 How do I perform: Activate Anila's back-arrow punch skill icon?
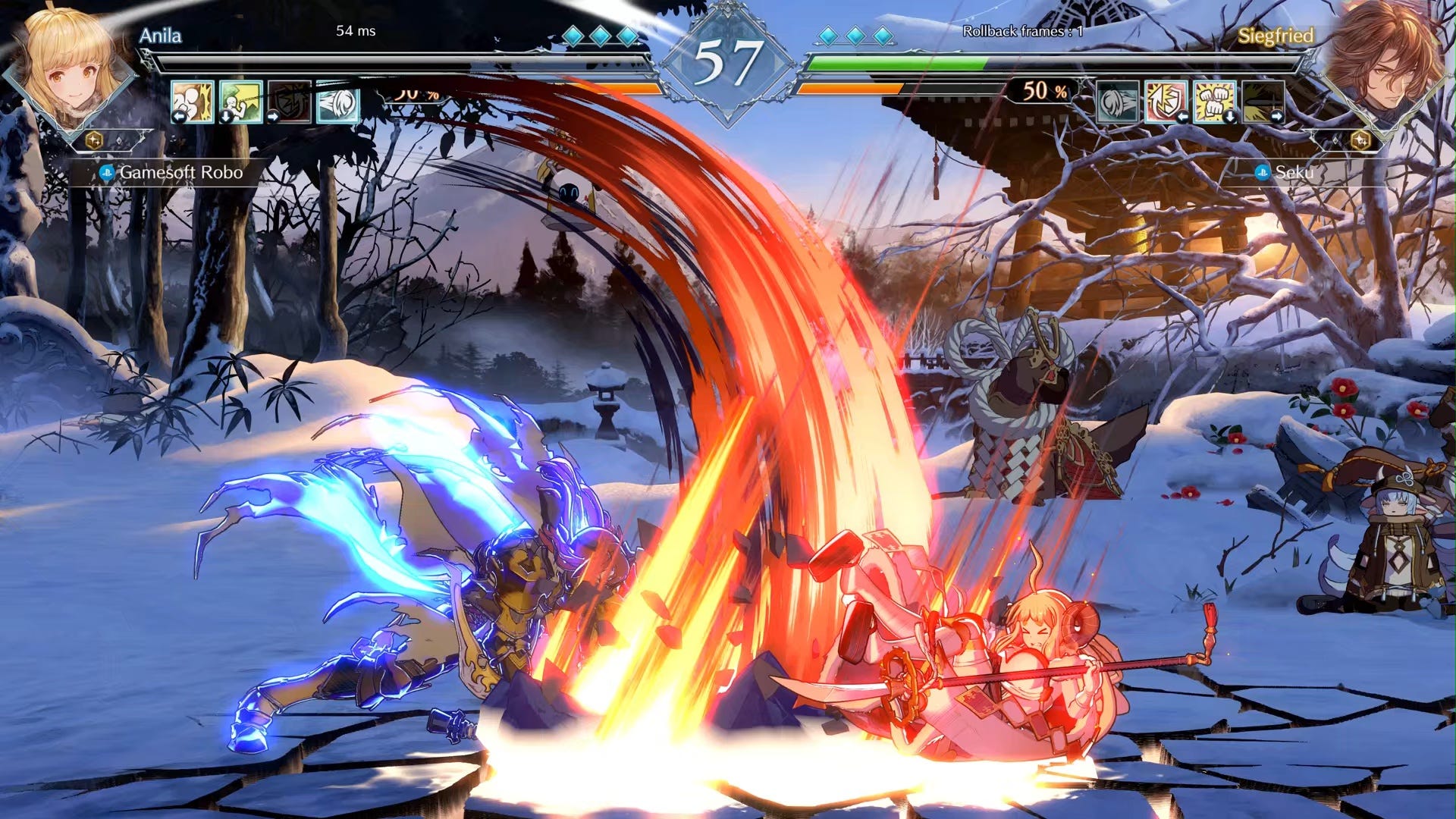(192, 102)
